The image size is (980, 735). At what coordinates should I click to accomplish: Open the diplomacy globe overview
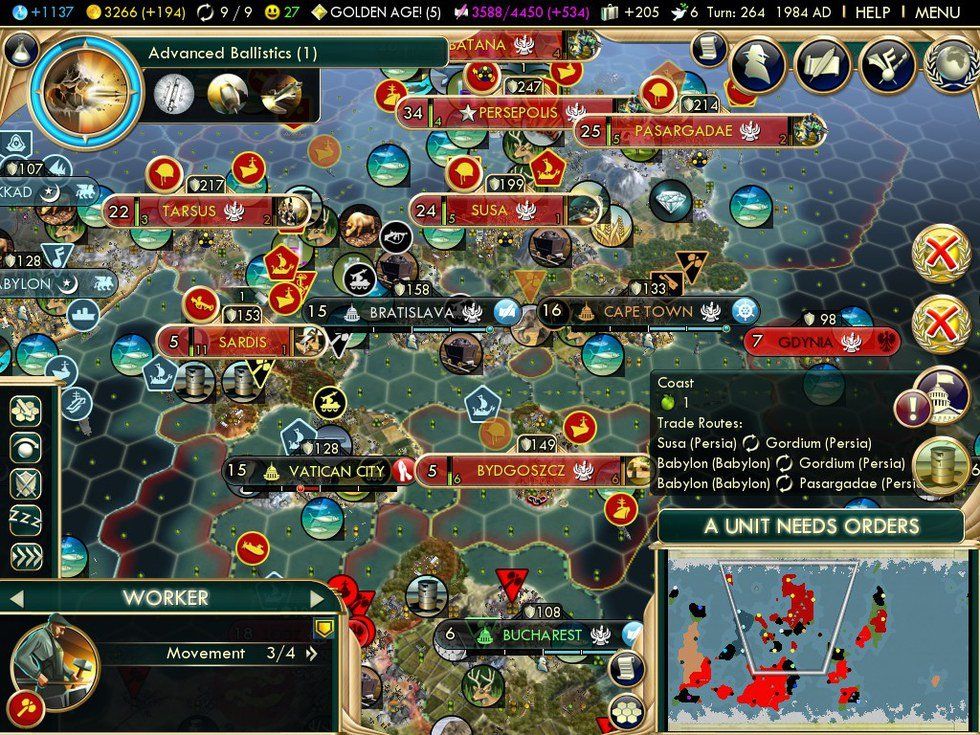952,64
